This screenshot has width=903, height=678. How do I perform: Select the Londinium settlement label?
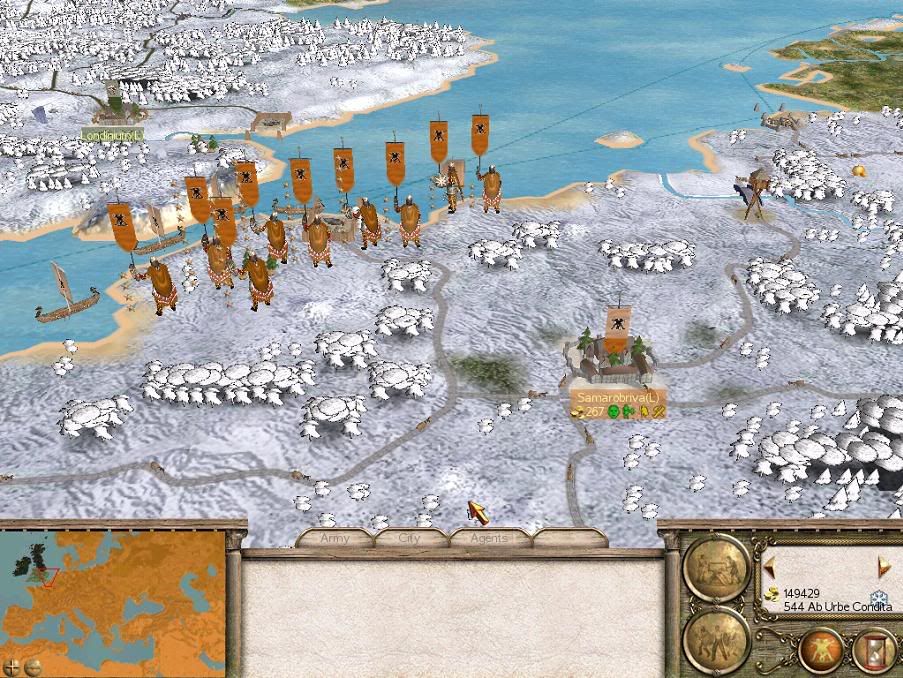112,135
